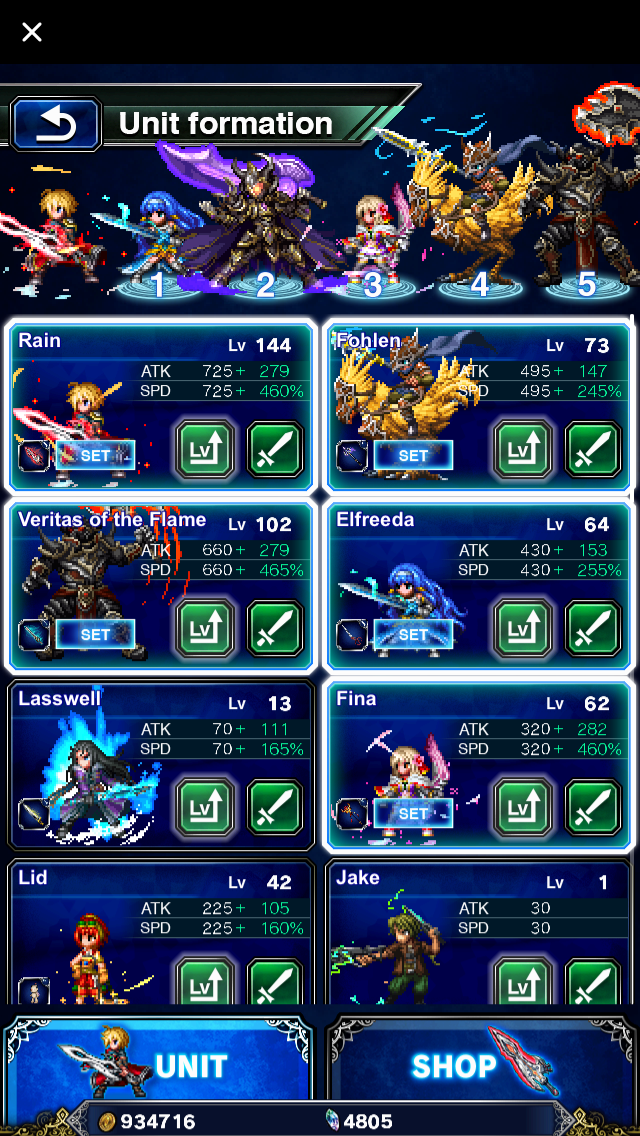
Task: Open the SHOP menu
Action: click(x=480, y=1065)
